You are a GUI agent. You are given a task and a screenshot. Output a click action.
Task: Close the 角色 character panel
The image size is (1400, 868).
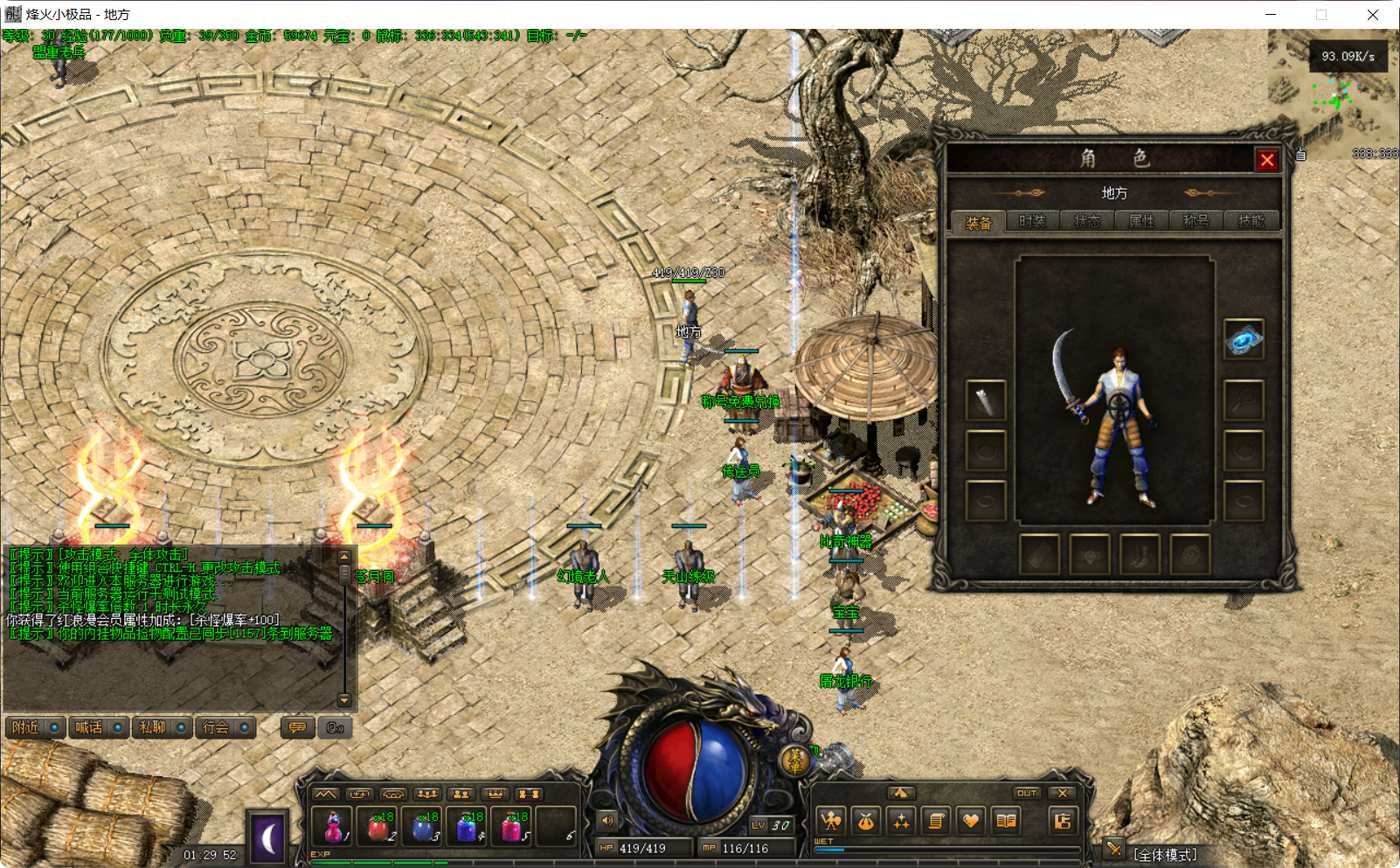coord(1266,160)
